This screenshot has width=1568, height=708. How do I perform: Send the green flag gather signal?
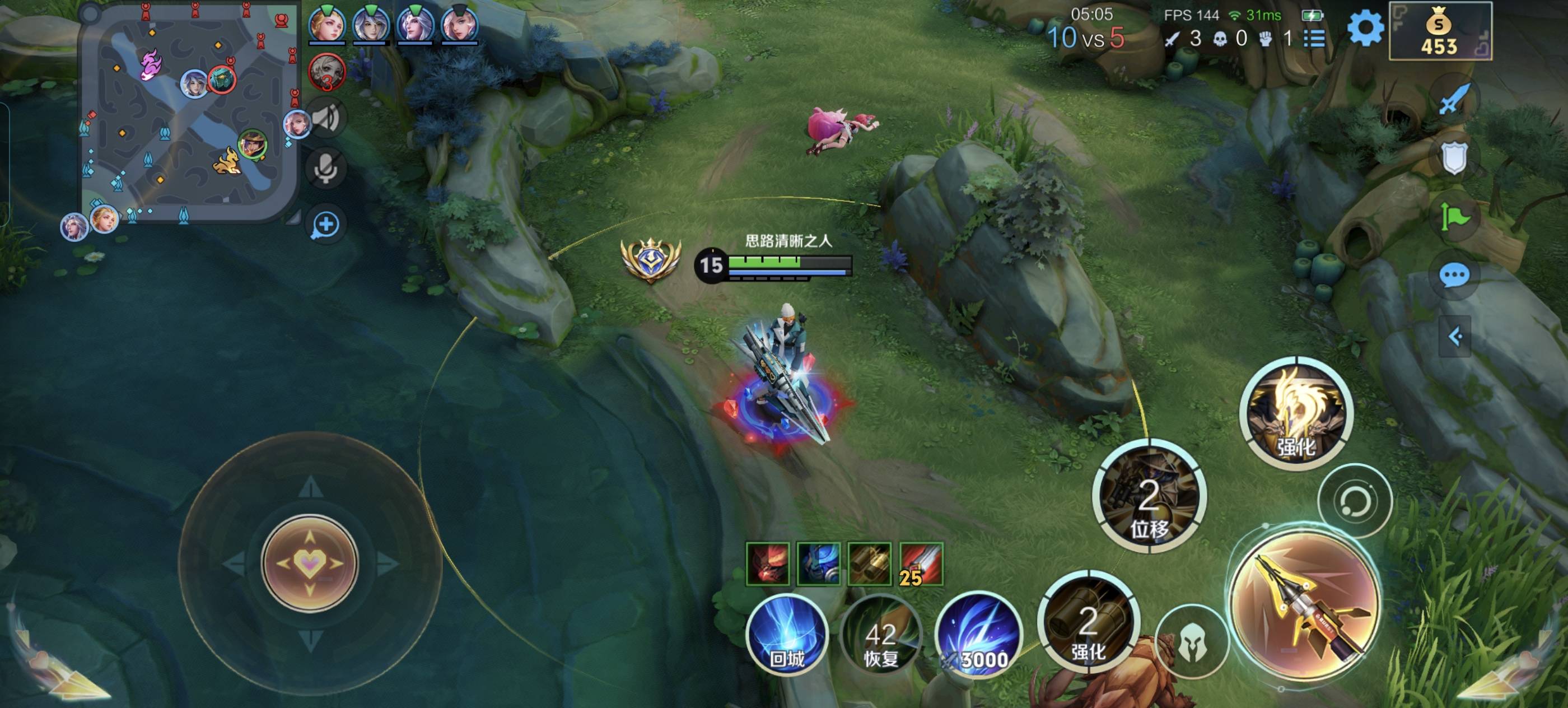(x=1454, y=217)
